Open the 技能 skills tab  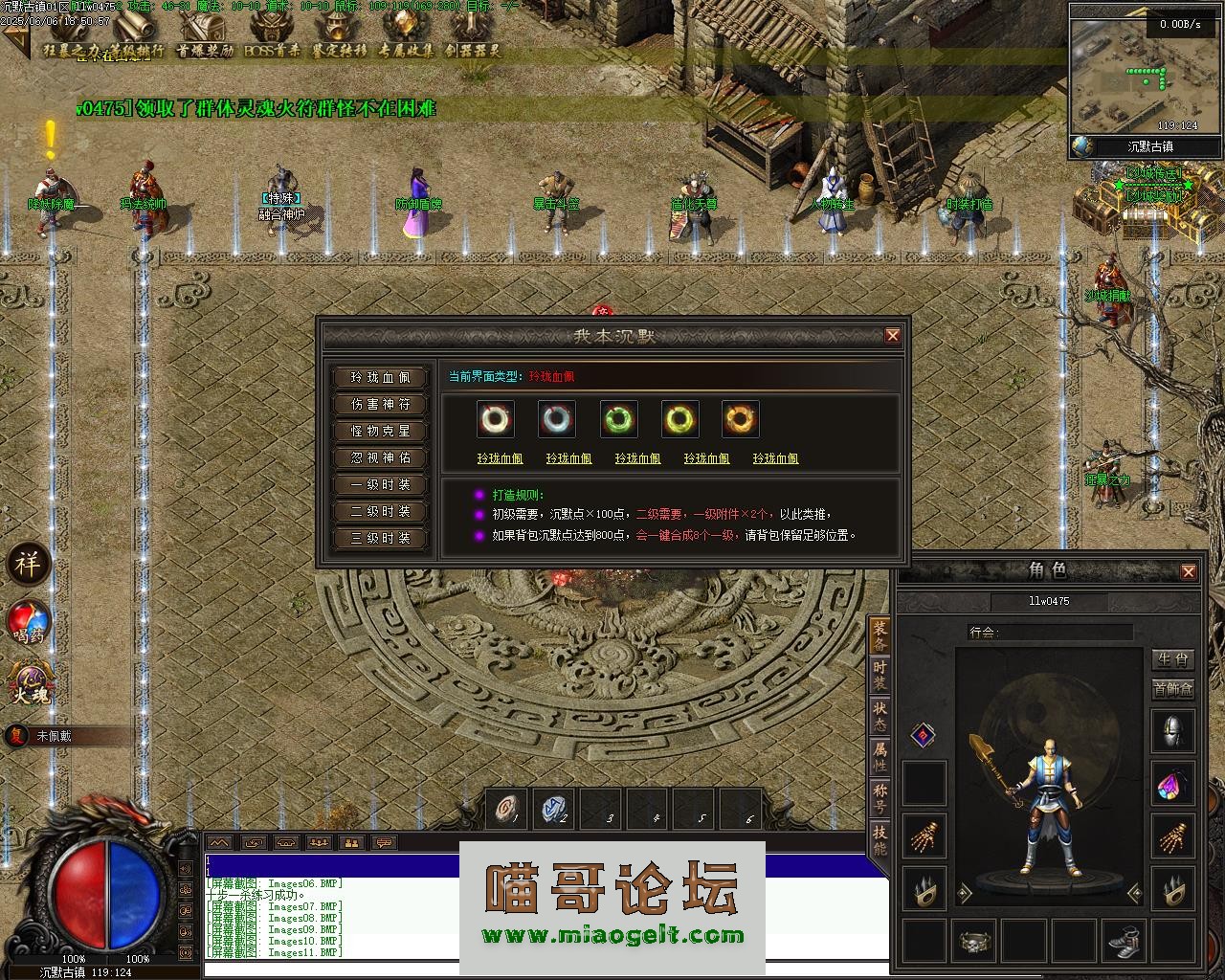pos(880,839)
